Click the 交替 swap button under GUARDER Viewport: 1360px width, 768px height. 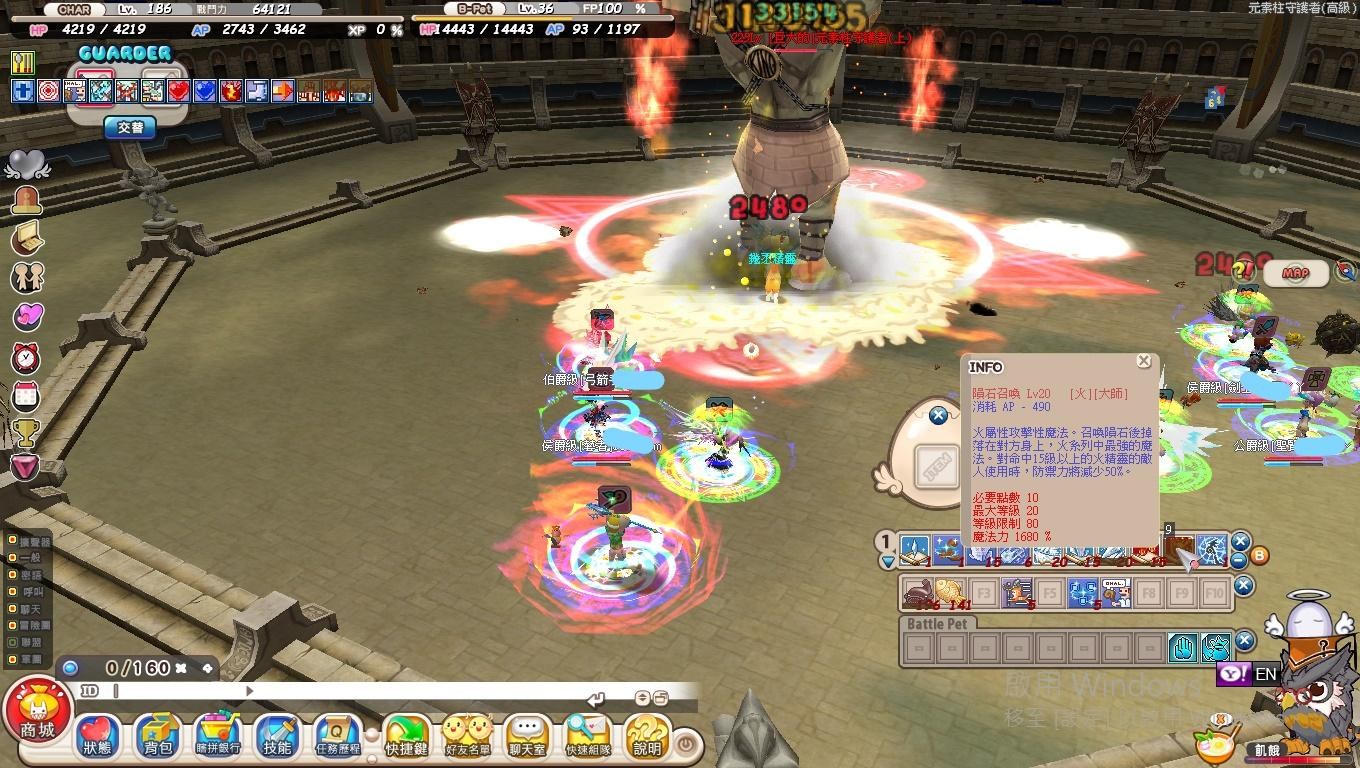tap(130, 128)
